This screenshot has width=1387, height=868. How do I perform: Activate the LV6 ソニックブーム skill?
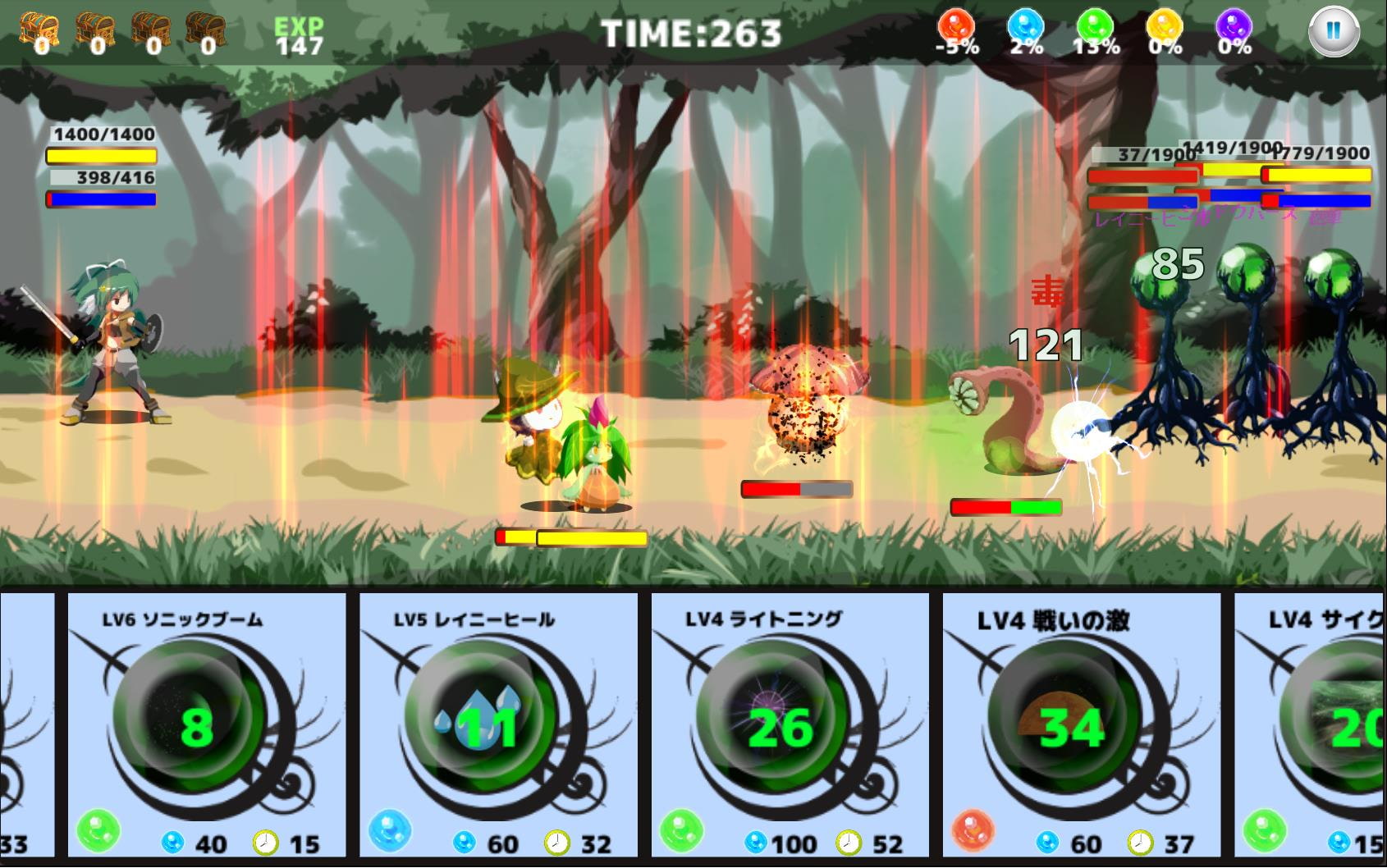coord(195,725)
